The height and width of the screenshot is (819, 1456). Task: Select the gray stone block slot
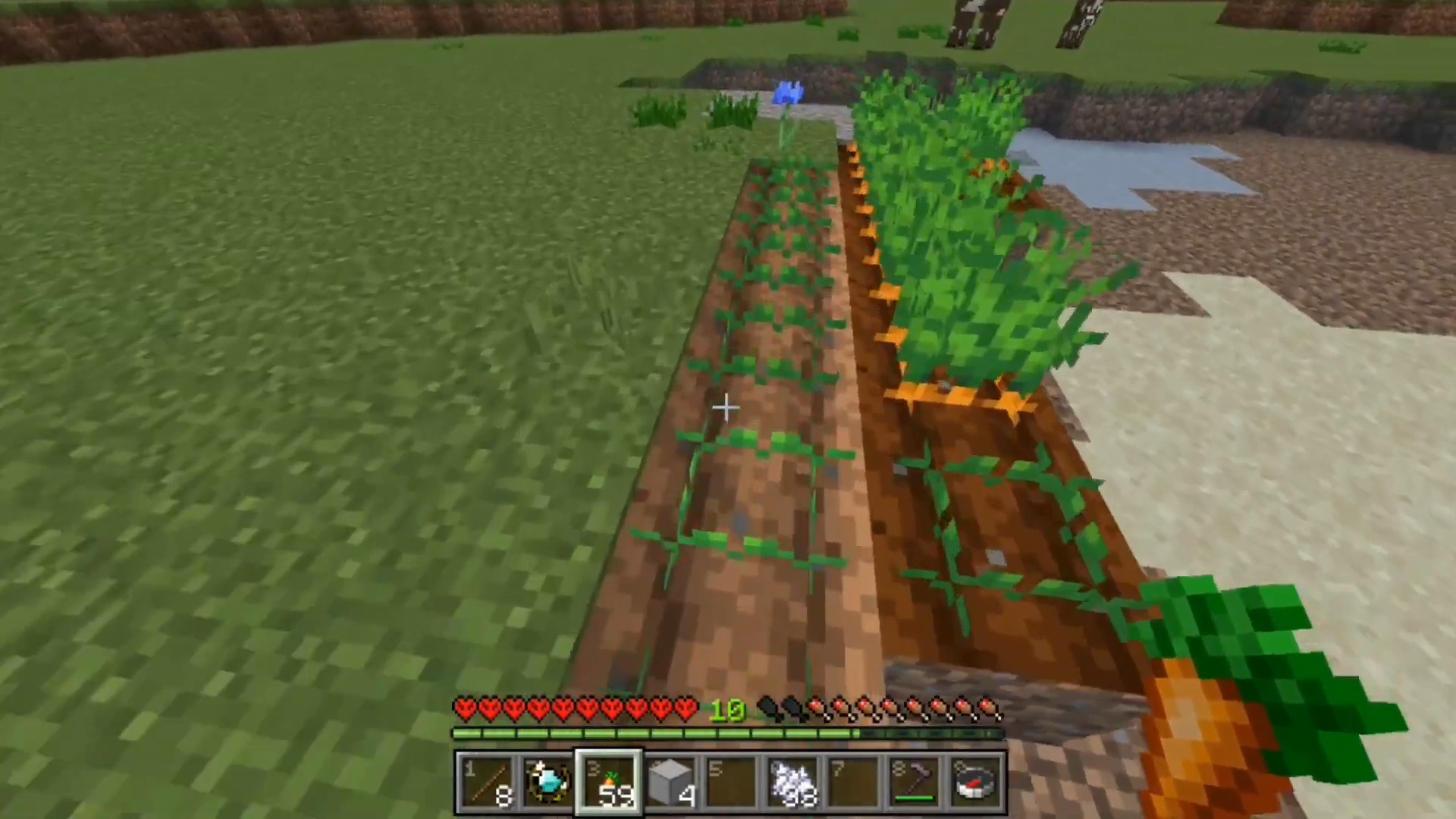point(670,783)
